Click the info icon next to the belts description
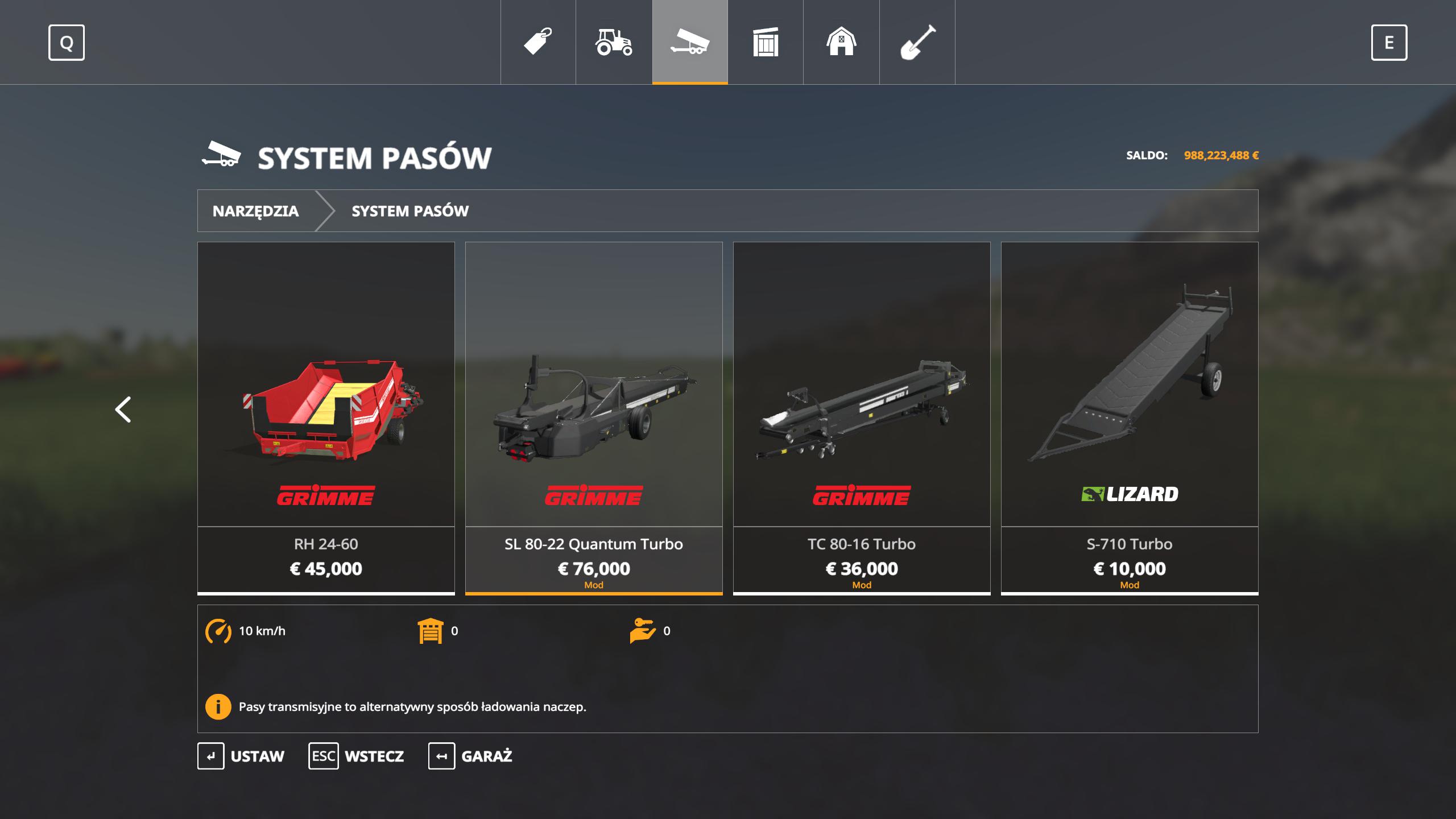Screen dimensions: 1456x819 pyautogui.click(x=218, y=708)
